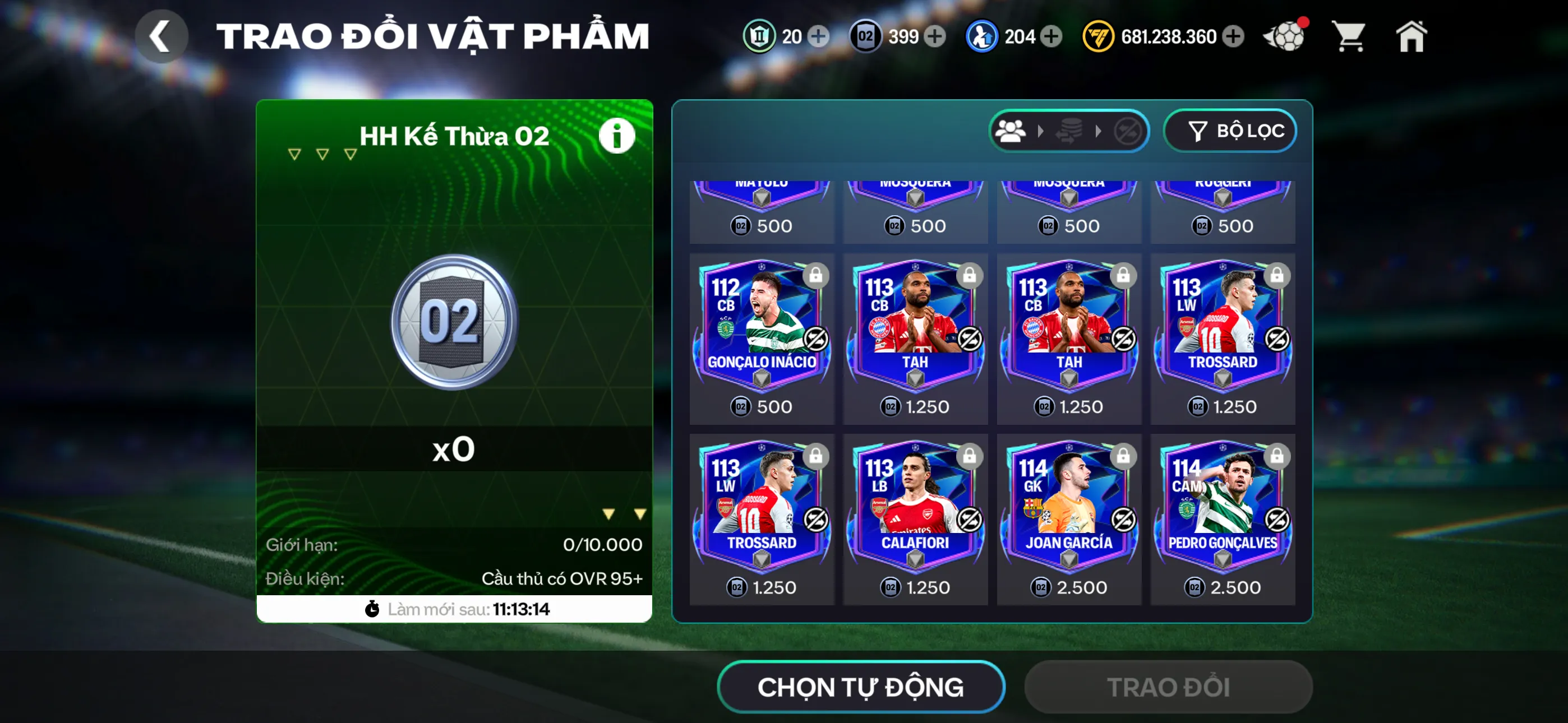
Task: View HH Kế Thừa 02 info via i icon
Action: coord(617,135)
